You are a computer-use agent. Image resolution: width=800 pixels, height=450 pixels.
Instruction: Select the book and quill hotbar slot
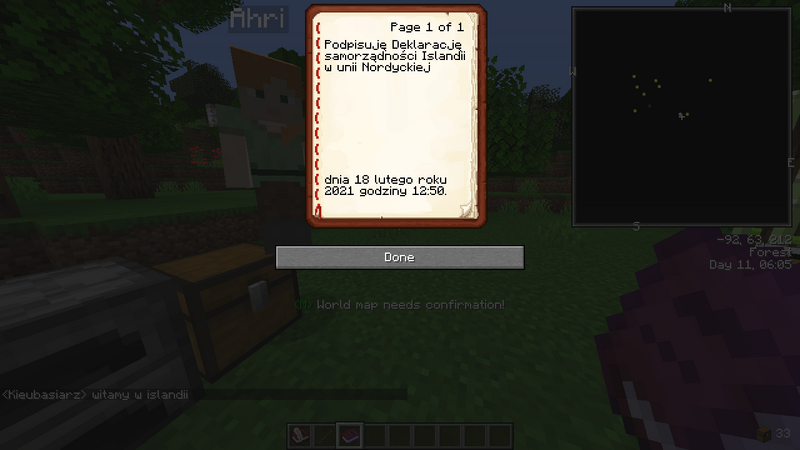(x=300, y=436)
